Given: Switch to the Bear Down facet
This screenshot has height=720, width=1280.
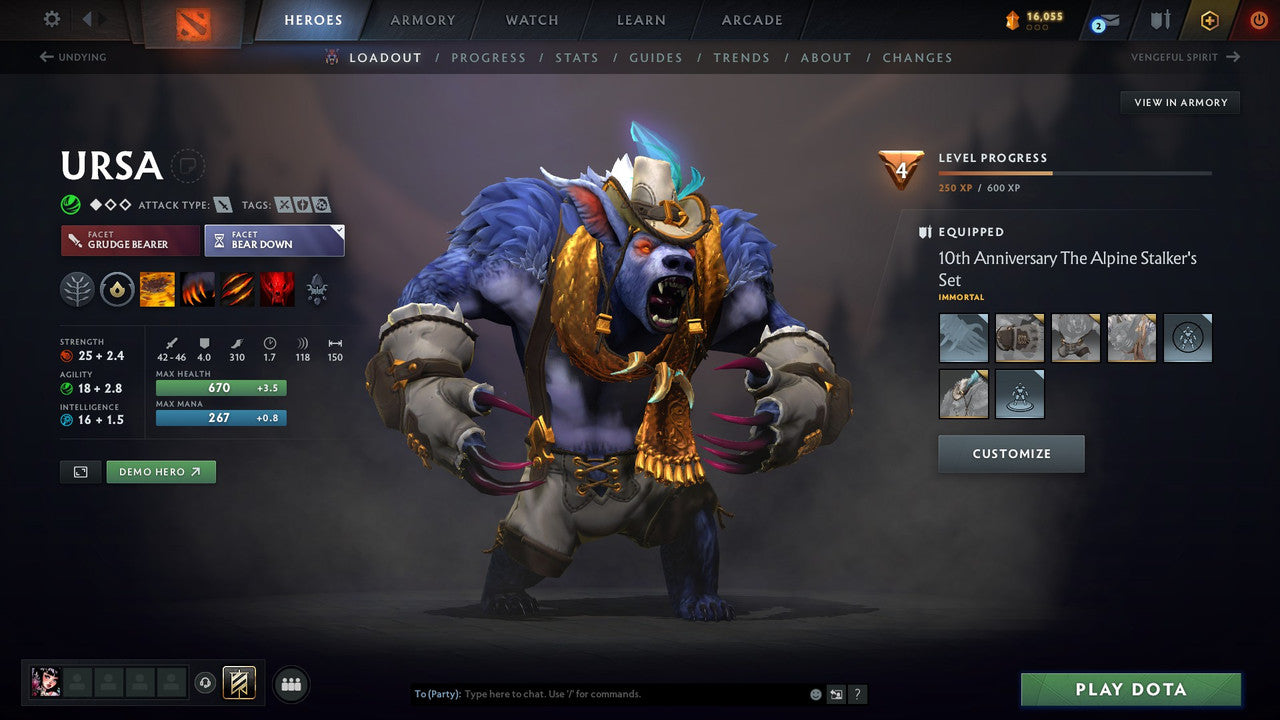Looking at the screenshot, I should pos(274,240).
